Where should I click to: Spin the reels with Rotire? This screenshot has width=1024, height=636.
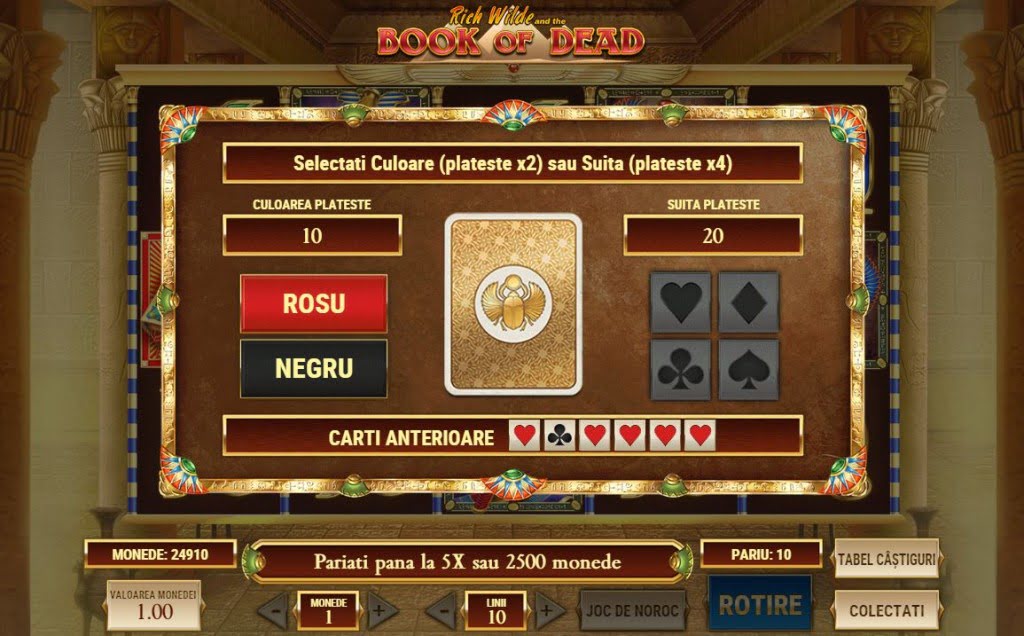coord(760,605)
